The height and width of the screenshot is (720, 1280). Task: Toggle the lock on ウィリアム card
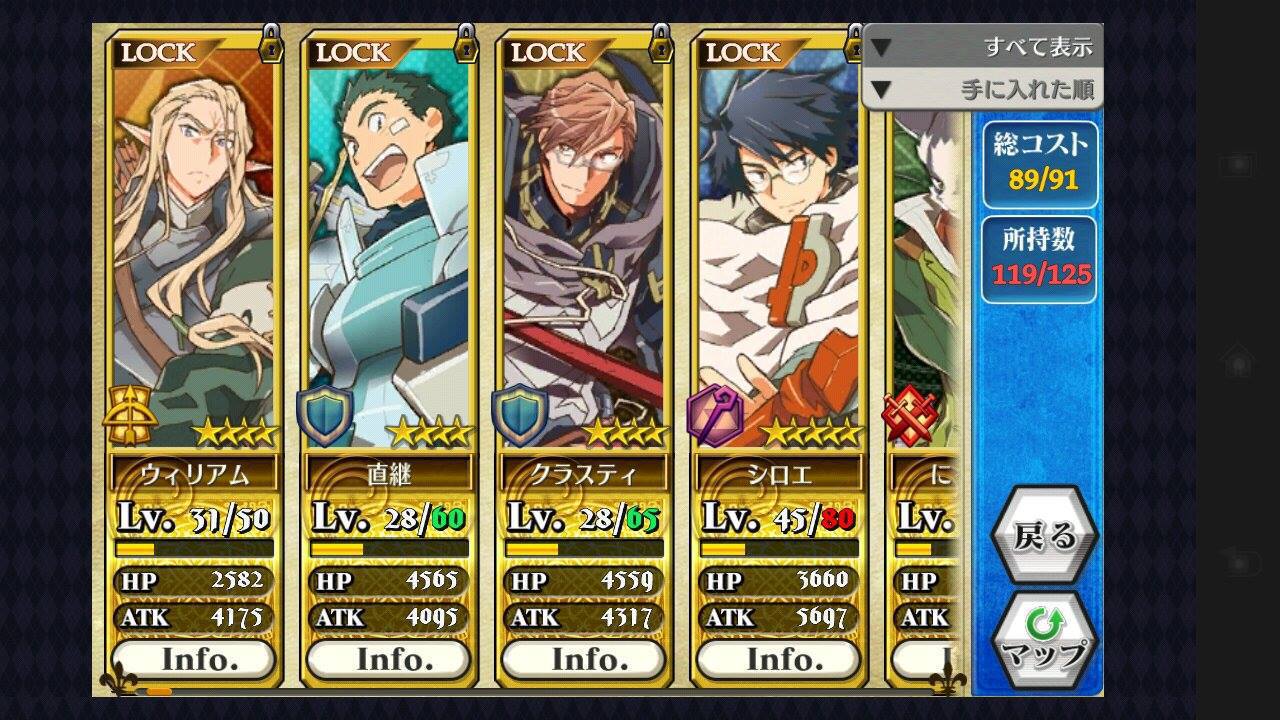click(195, 50)
